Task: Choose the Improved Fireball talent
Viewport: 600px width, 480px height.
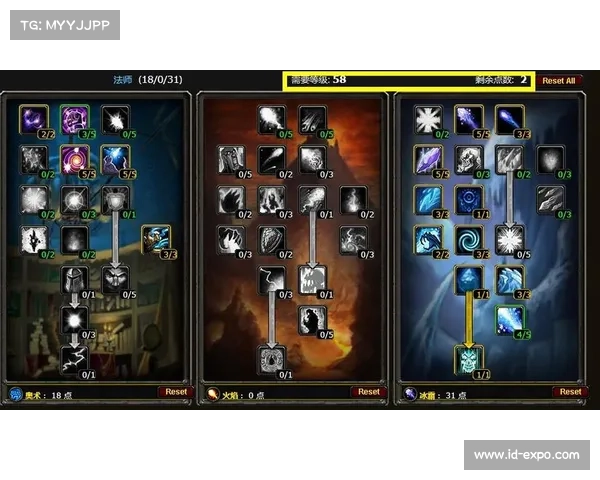Action: [x=271, y=119]
